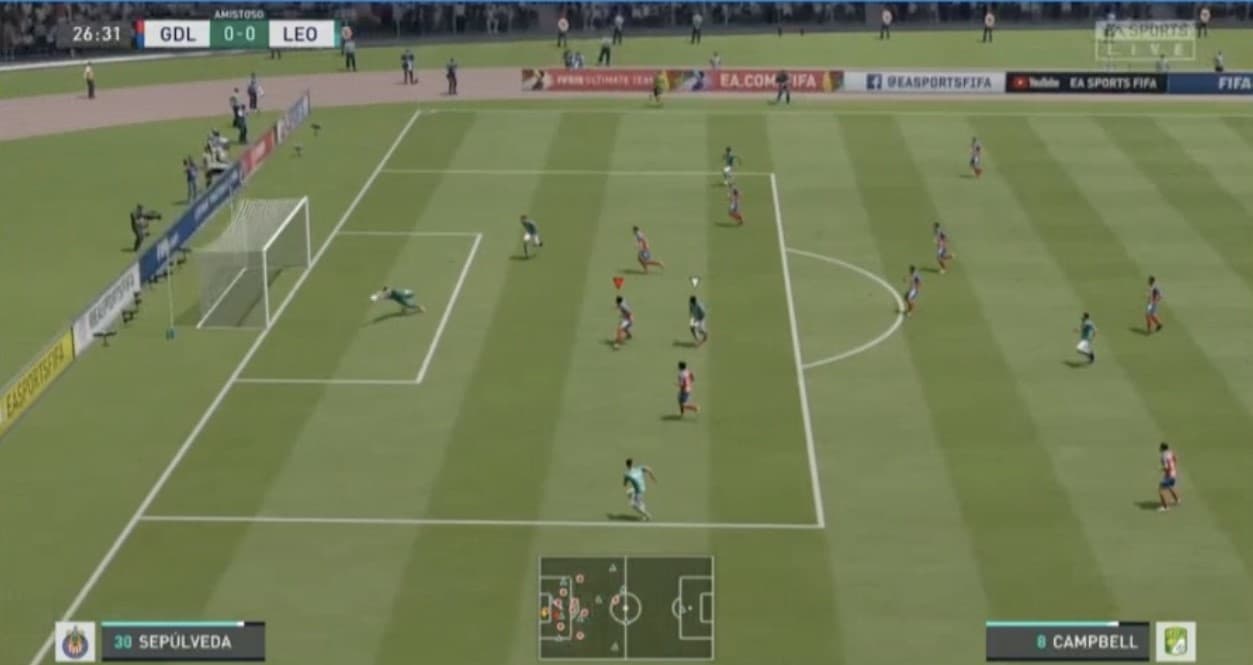Screen dimensions: 1253x665
Task: Click the pitch radar minimap
Action: [626, 607]
